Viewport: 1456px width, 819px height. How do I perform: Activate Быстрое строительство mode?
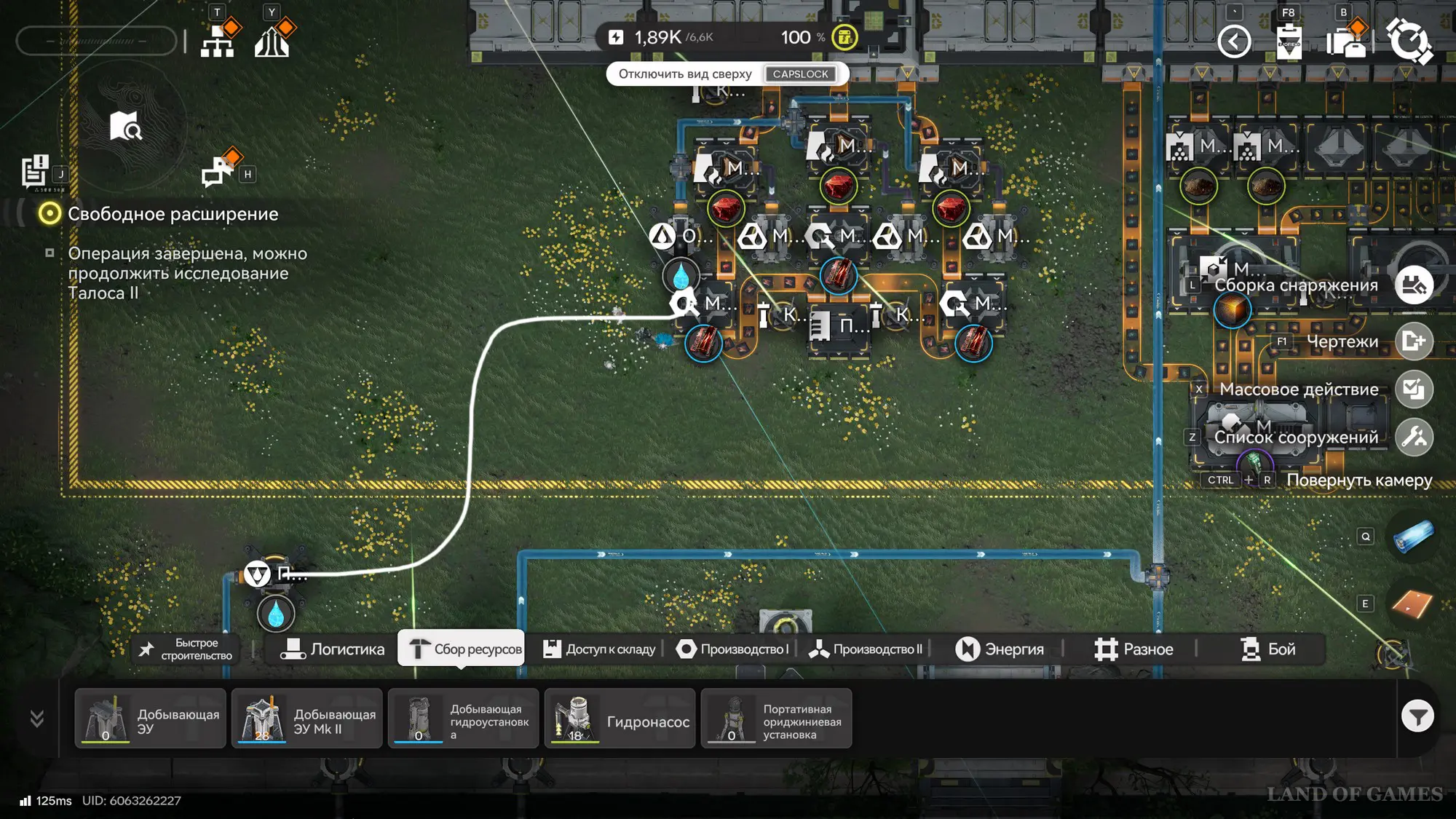186,649
